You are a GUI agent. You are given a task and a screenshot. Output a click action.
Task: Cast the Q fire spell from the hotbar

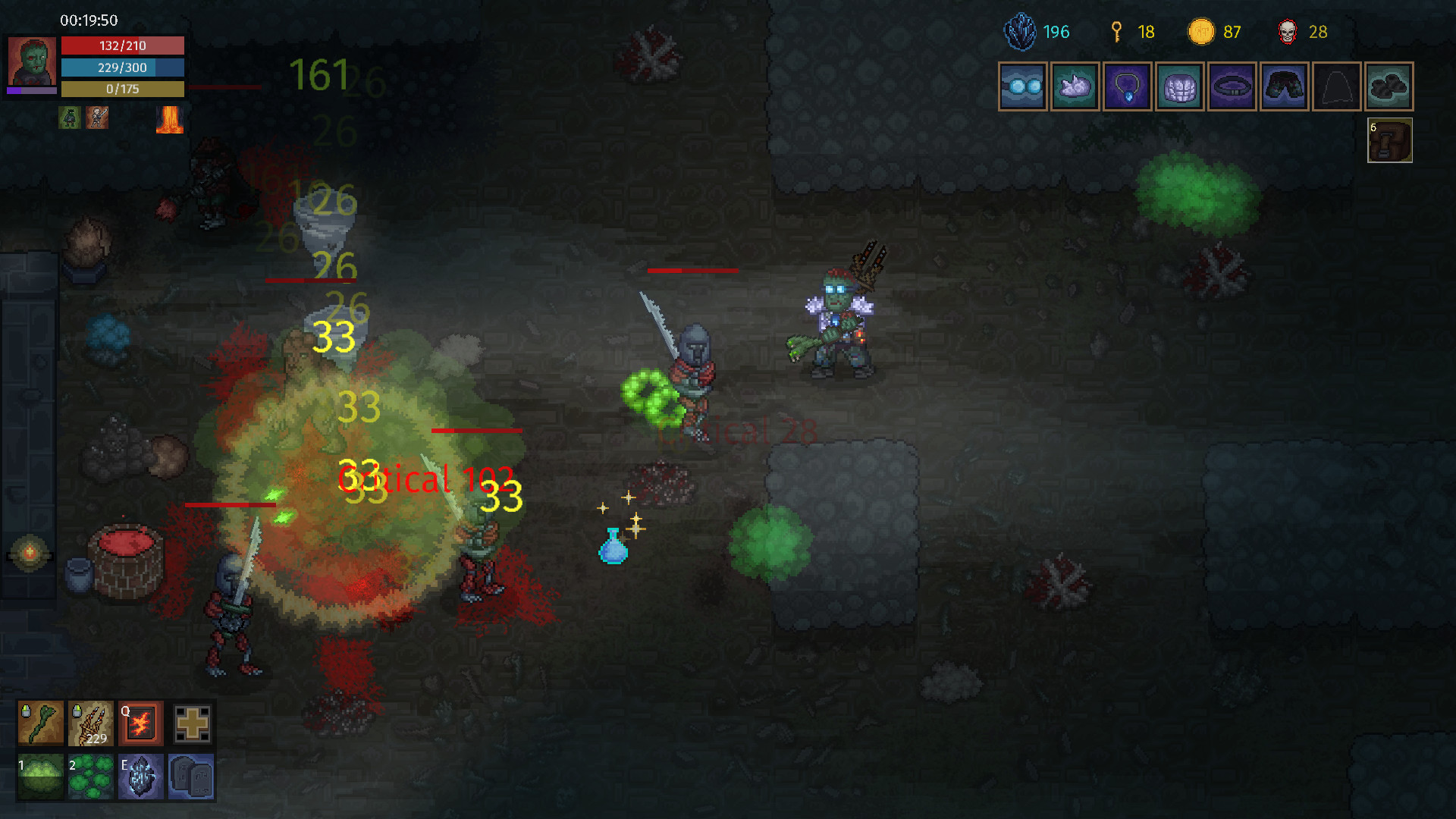[x=140, y=723]
